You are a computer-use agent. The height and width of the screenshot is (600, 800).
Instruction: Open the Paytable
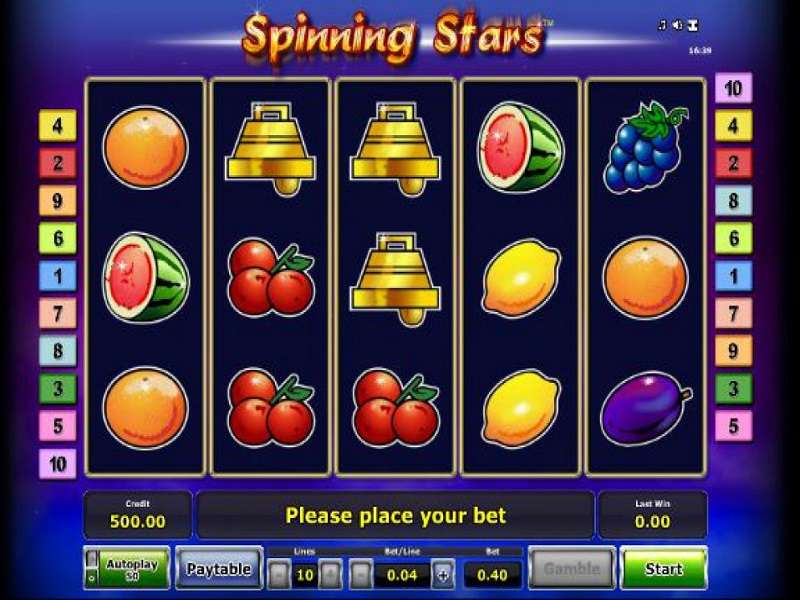(219, 568)
